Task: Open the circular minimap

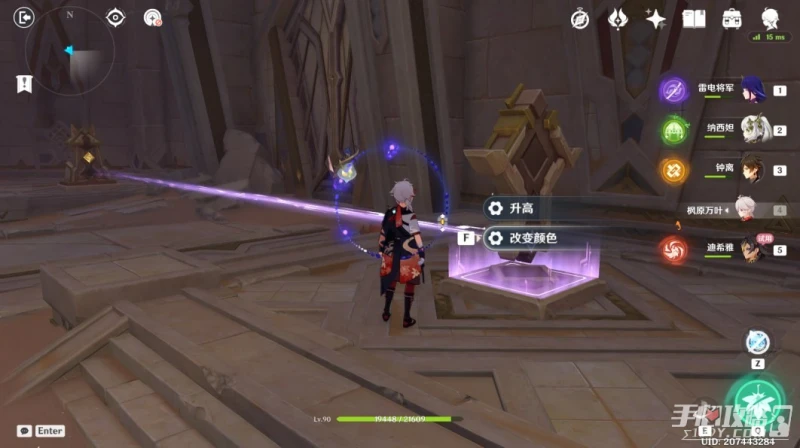Action: 71,49
